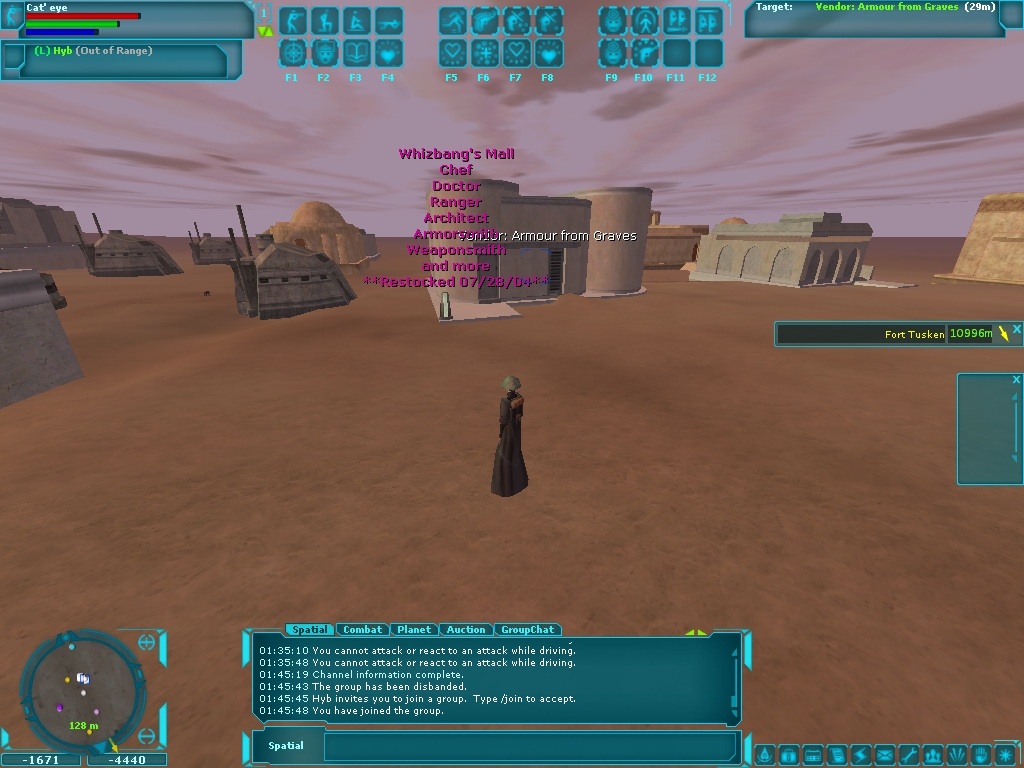Zoom in the radar with plus button

click(x=147, y=643)
